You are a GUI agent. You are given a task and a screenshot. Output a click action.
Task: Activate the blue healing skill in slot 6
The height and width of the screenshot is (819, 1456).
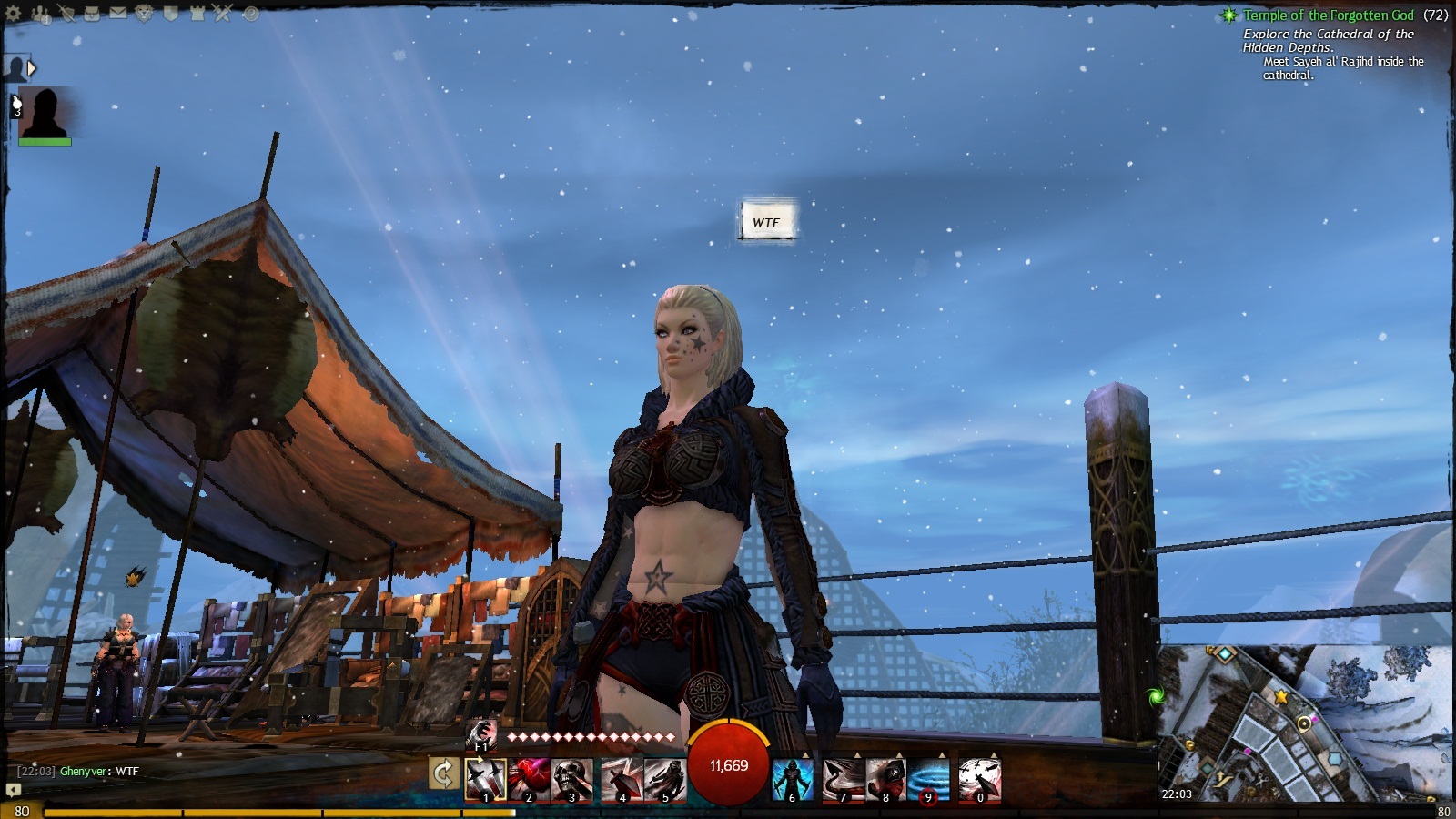click(792, 780)
